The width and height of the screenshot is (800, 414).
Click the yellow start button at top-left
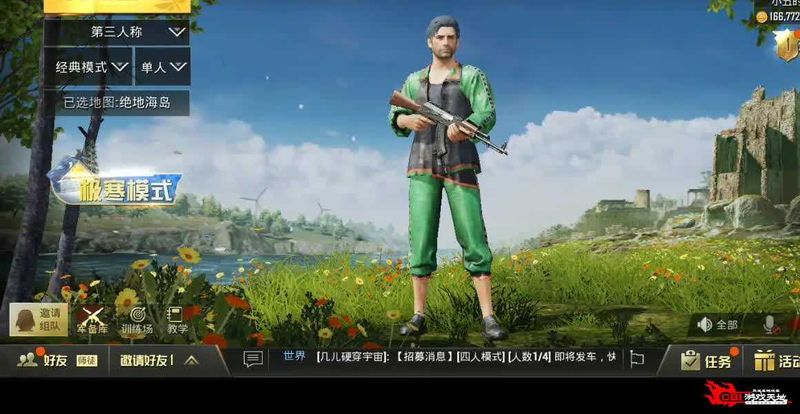coord(118,5)
